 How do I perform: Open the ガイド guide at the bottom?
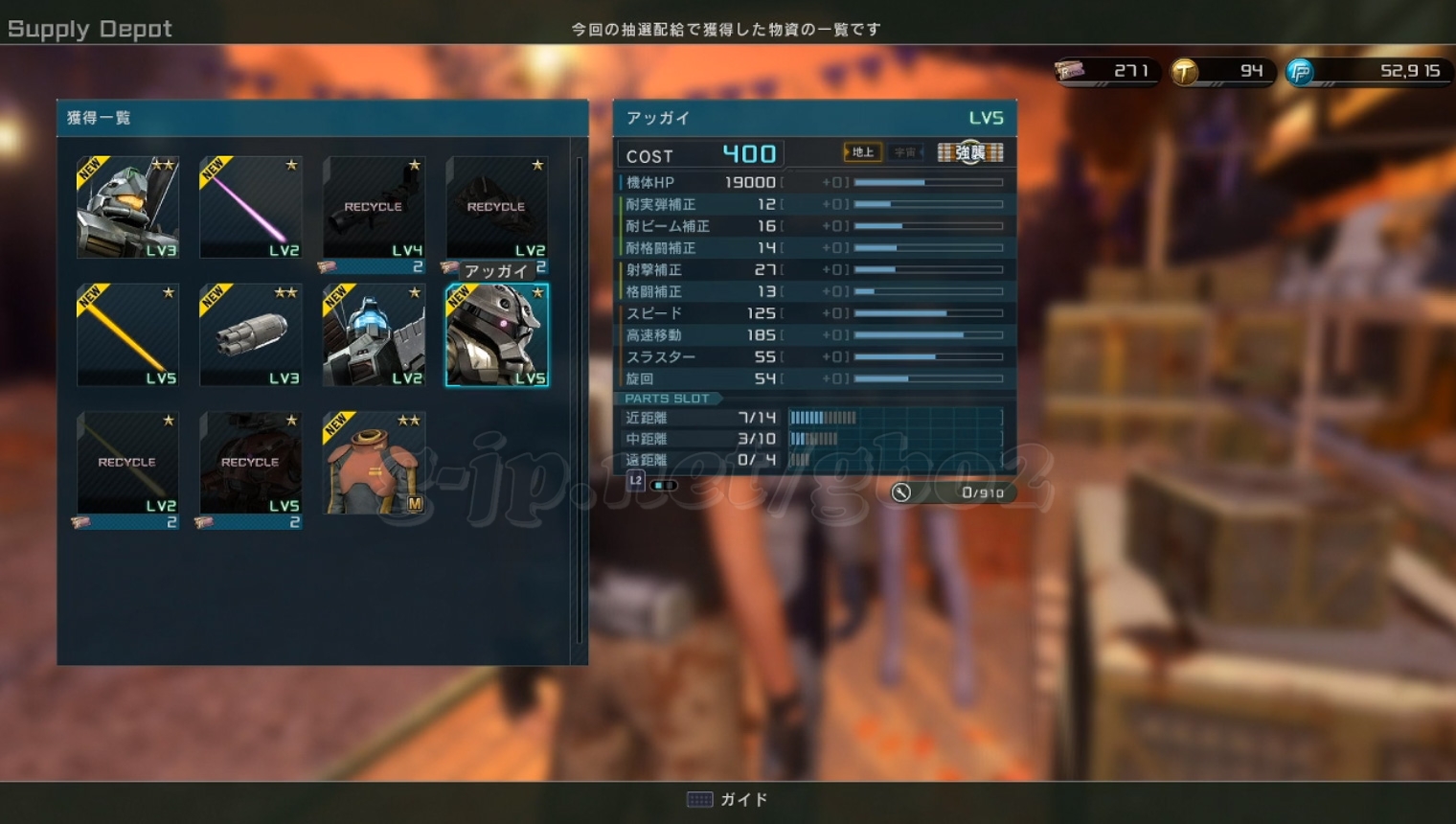point(729,799)
